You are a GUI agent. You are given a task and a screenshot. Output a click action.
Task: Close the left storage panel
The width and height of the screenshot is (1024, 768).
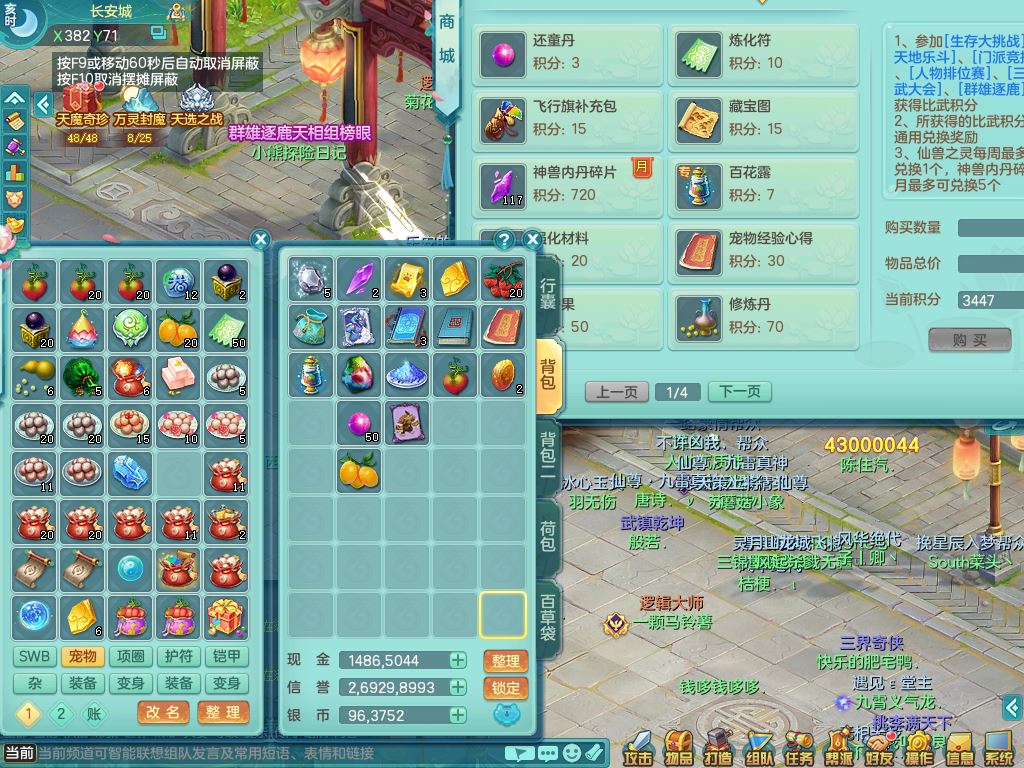[260, 240]
